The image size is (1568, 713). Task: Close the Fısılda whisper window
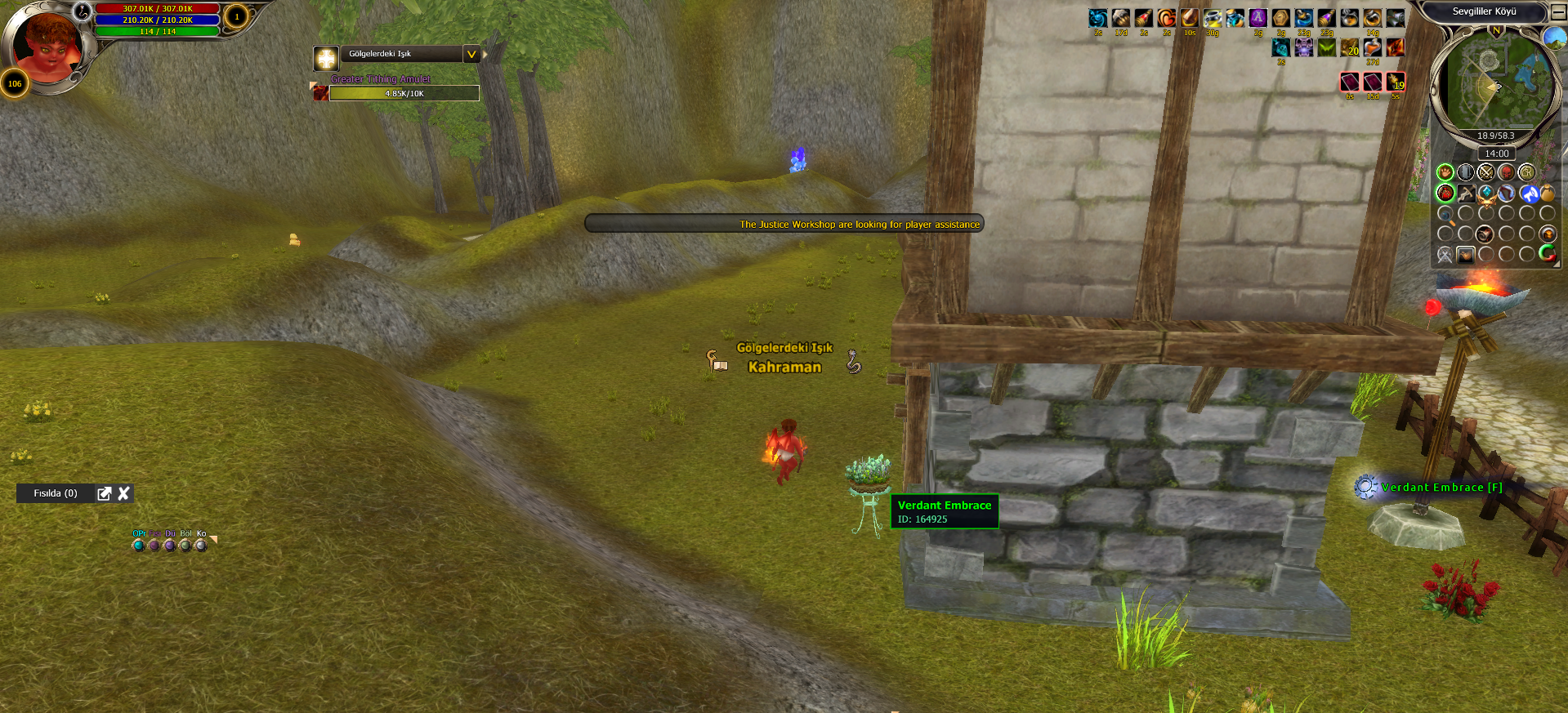pyautogui.click(x=124, y=493)
